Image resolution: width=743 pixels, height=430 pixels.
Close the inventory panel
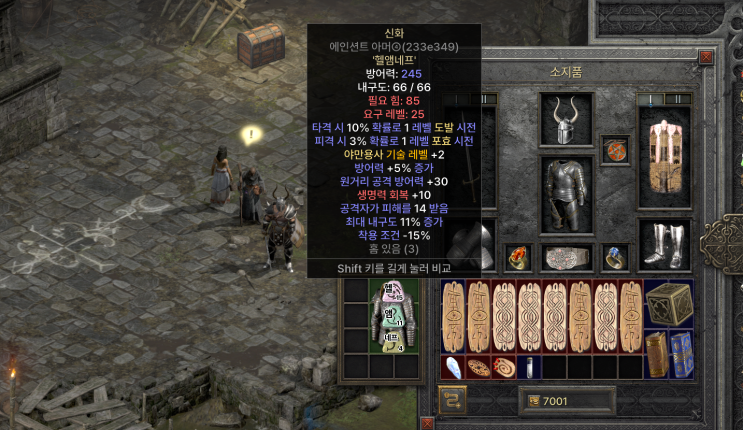point(707,58)
